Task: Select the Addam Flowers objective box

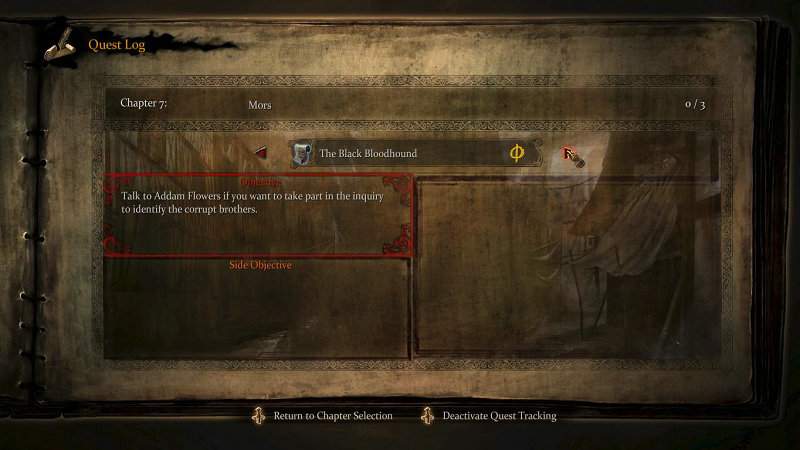Action: [258, 215]
